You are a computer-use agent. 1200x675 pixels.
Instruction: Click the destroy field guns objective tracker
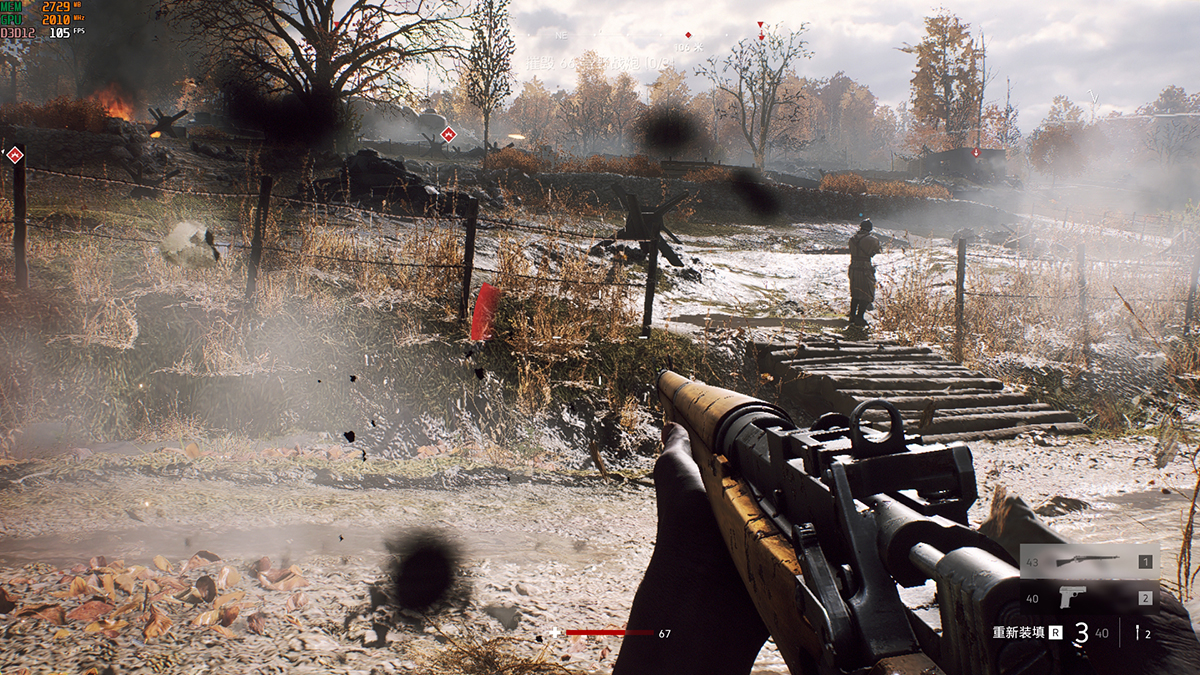click(601, 62)
